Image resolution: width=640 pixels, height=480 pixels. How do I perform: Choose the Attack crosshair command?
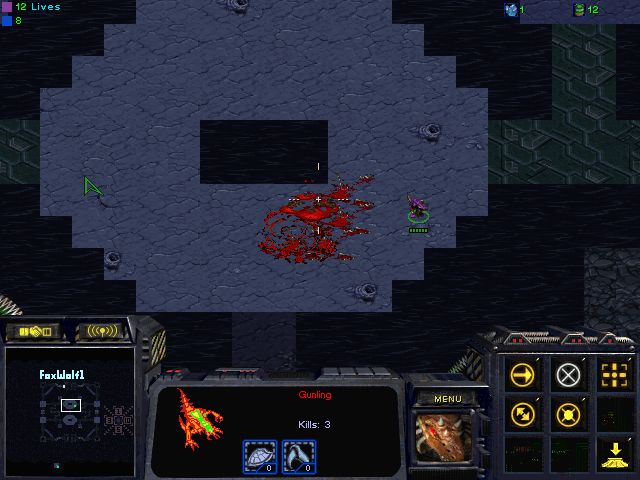(614, 375)
